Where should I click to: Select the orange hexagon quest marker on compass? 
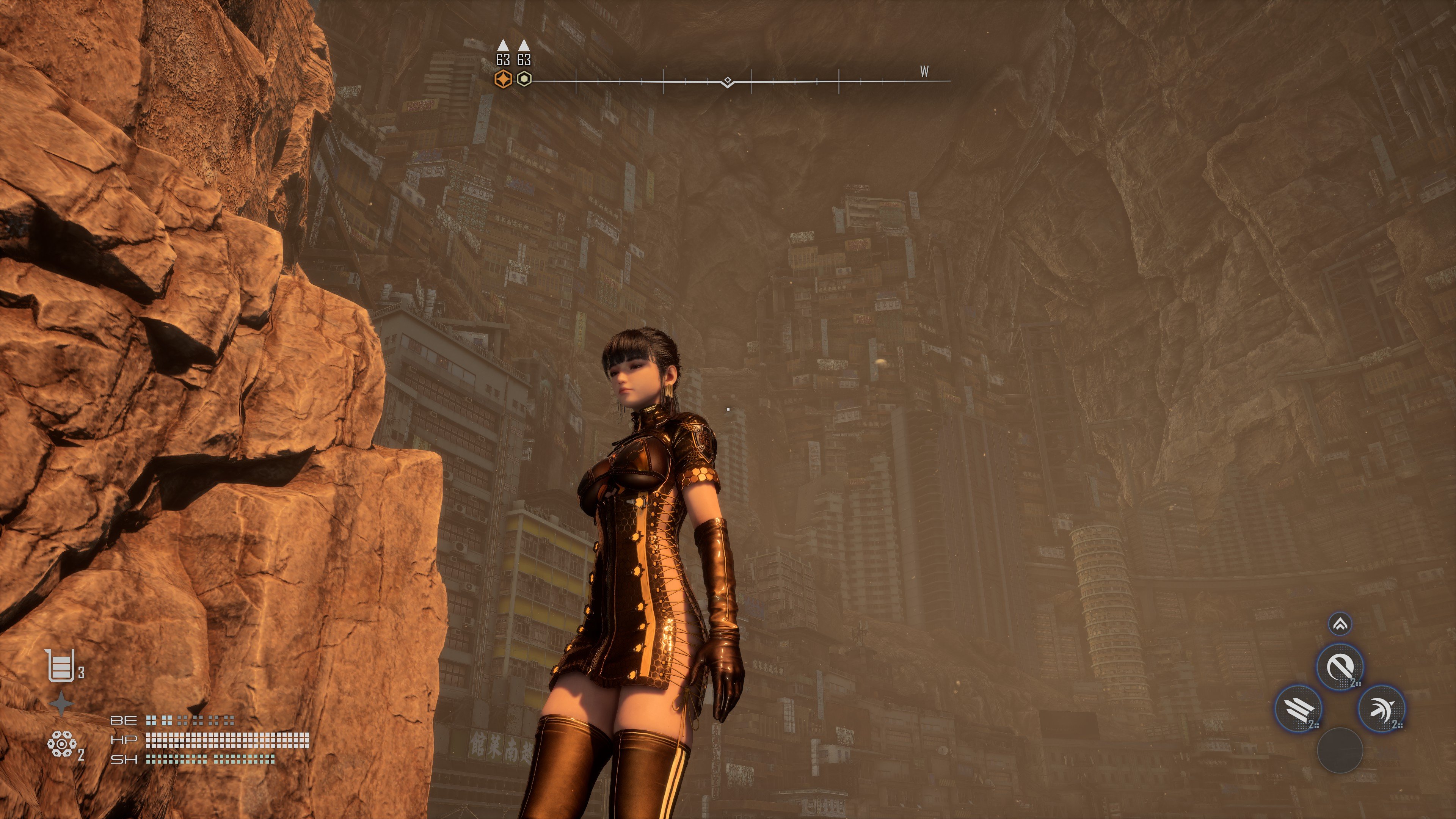pyautogui.click(x=502, y=80)
